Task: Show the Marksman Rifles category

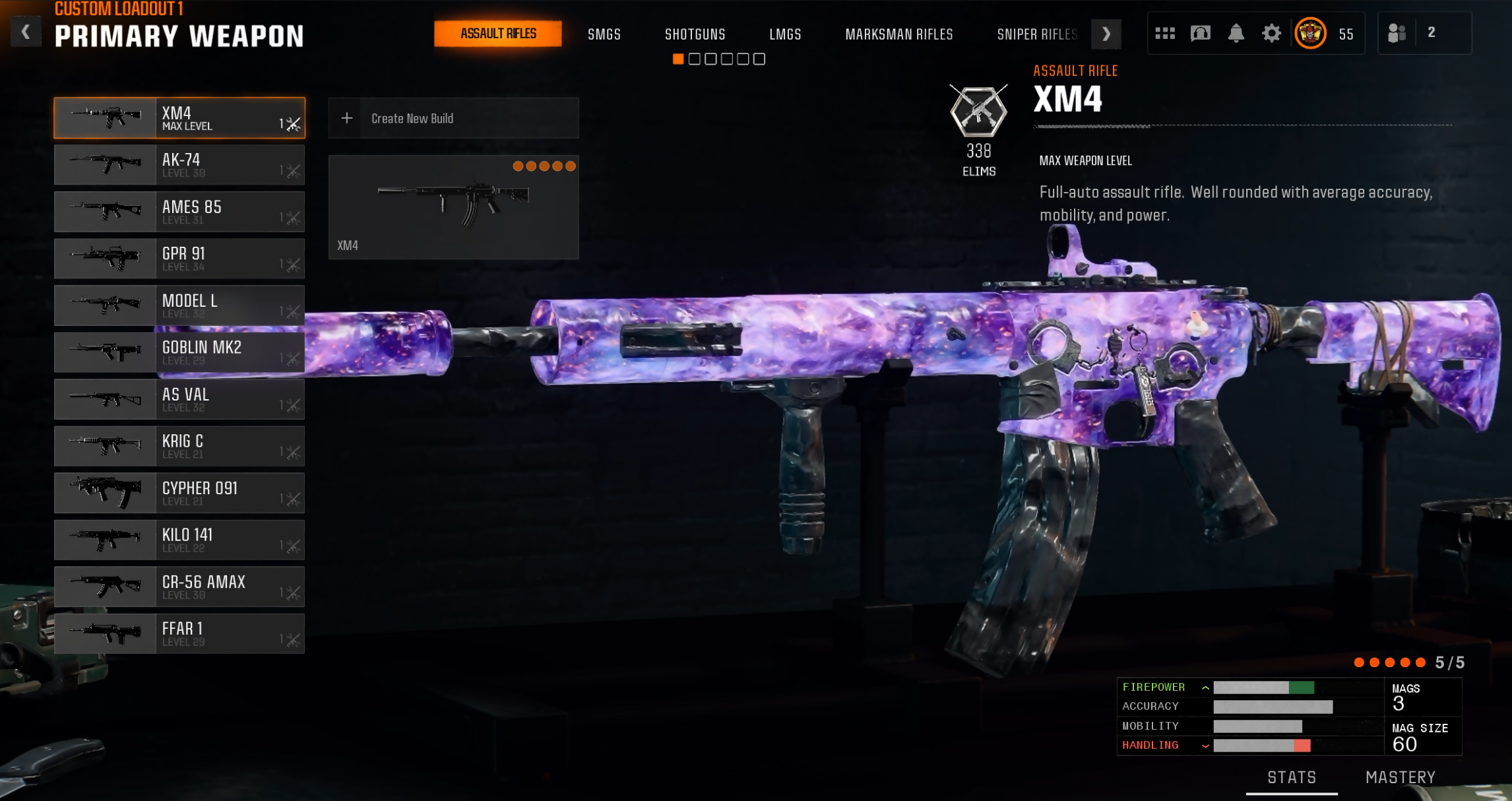Action: pos(898,34)
